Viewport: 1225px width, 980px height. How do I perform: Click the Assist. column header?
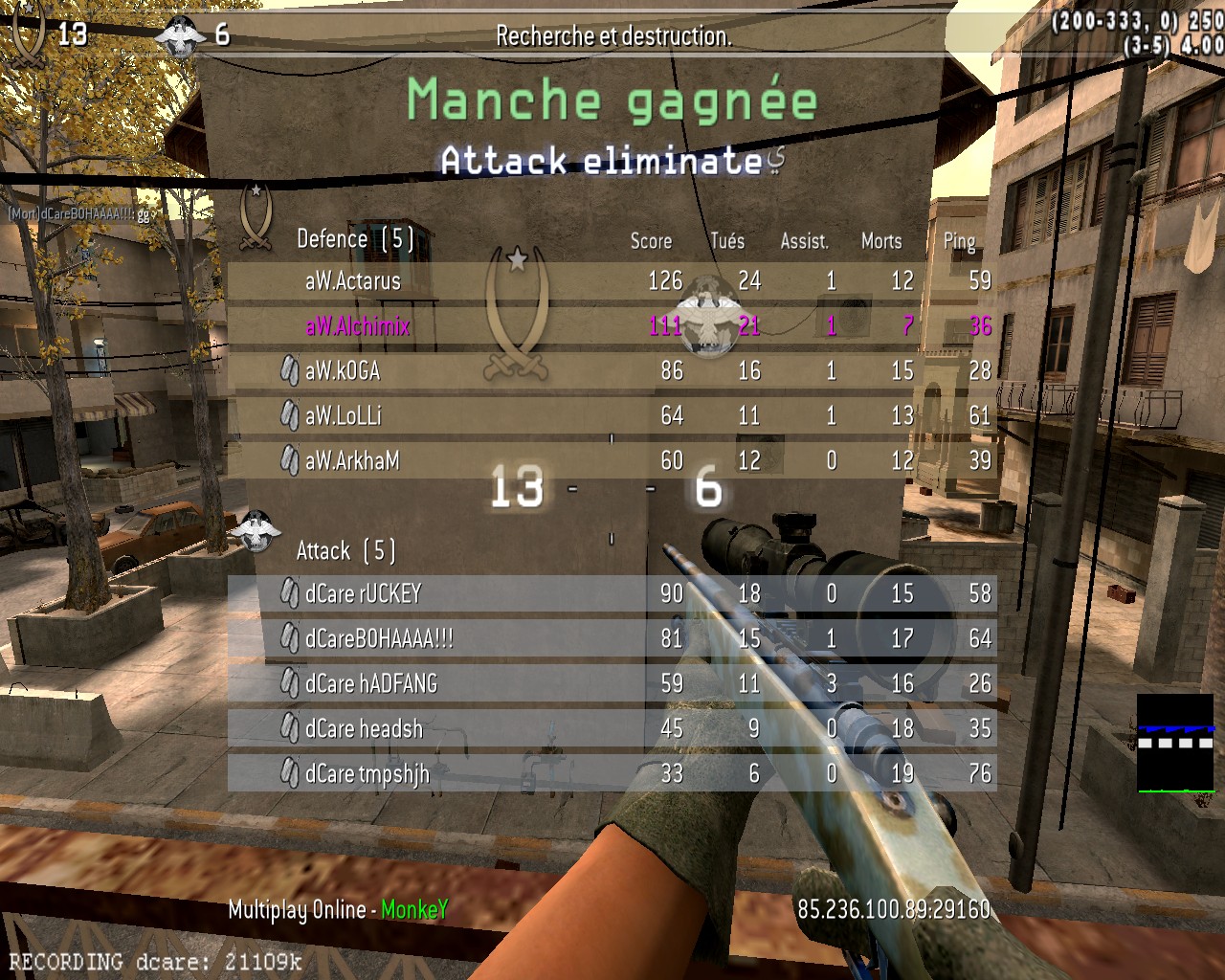tap(805, 241)
